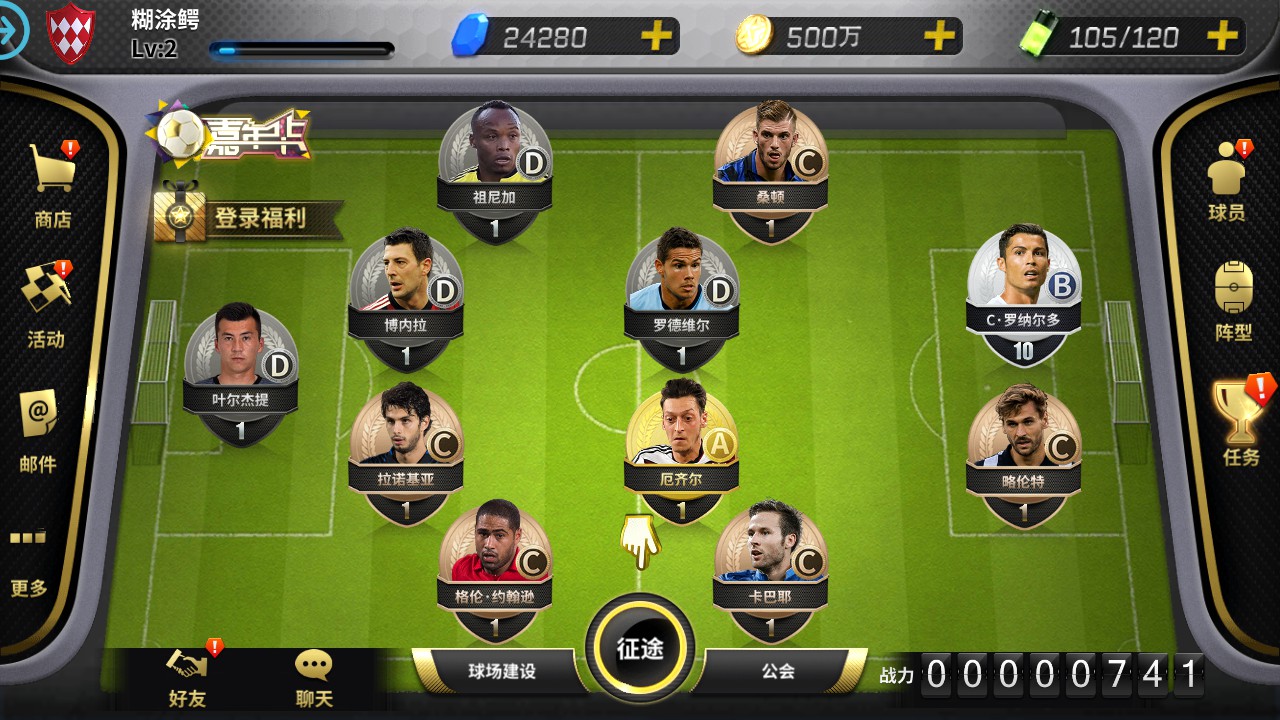The image size is (1280, 720).
Task: Open the 阵型 formation screen
Action: pyautogui.click(x=1233, y=300)
